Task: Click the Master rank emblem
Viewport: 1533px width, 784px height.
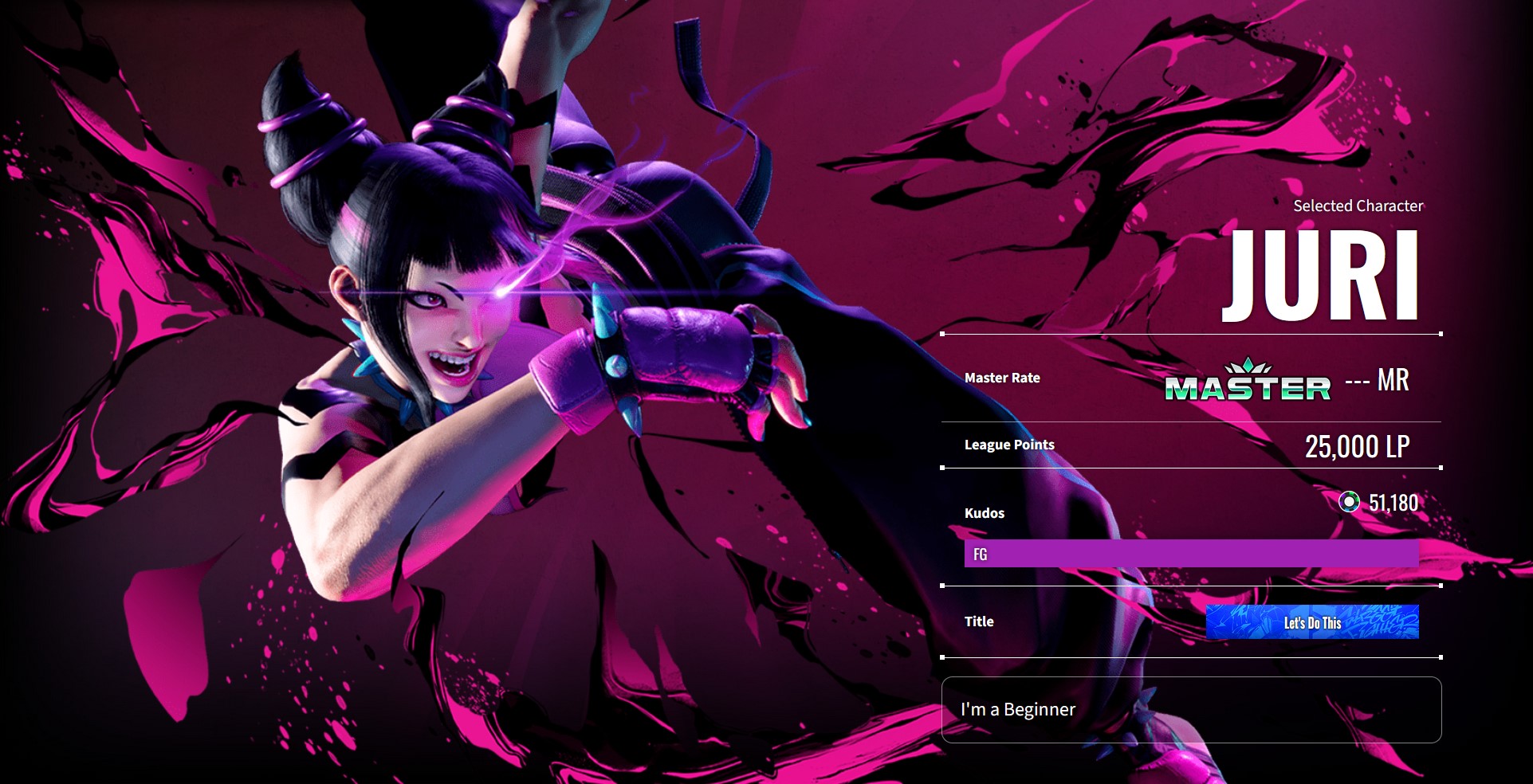Action: pos(1248,380)
